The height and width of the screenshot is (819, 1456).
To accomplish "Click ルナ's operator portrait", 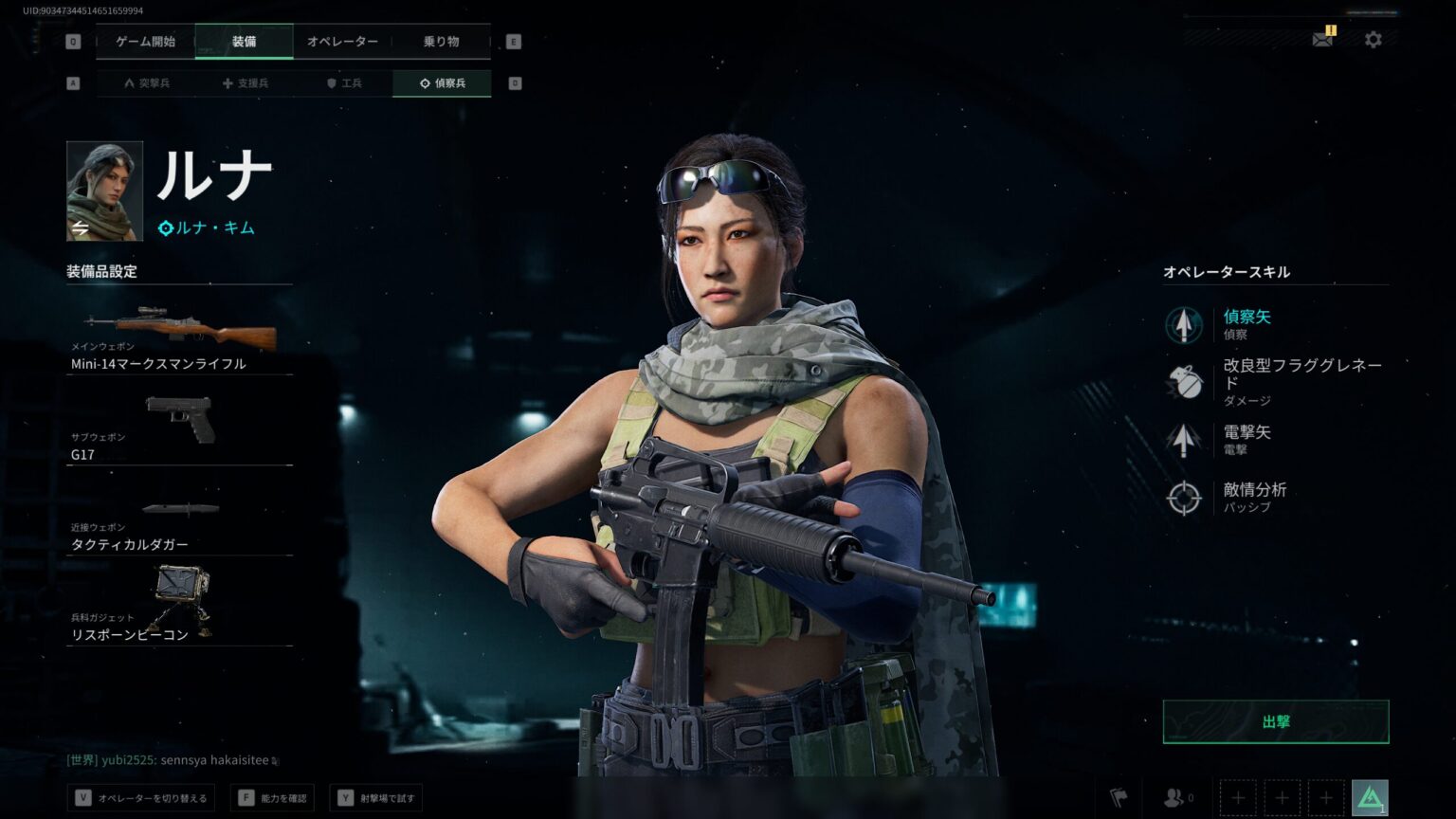I will [104, 191].
